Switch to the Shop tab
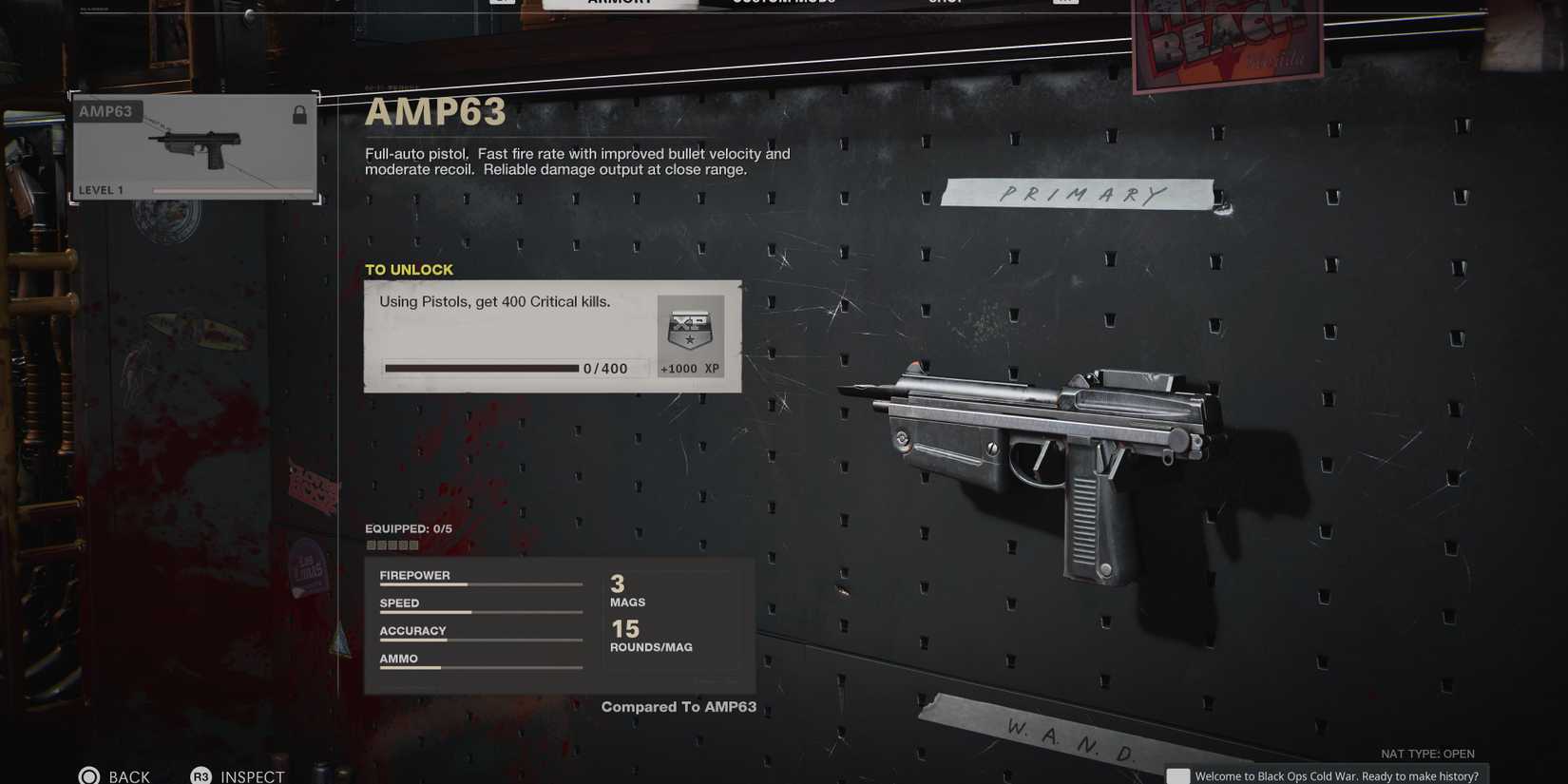Screen dimensions: 1568x784 (946, 3)
